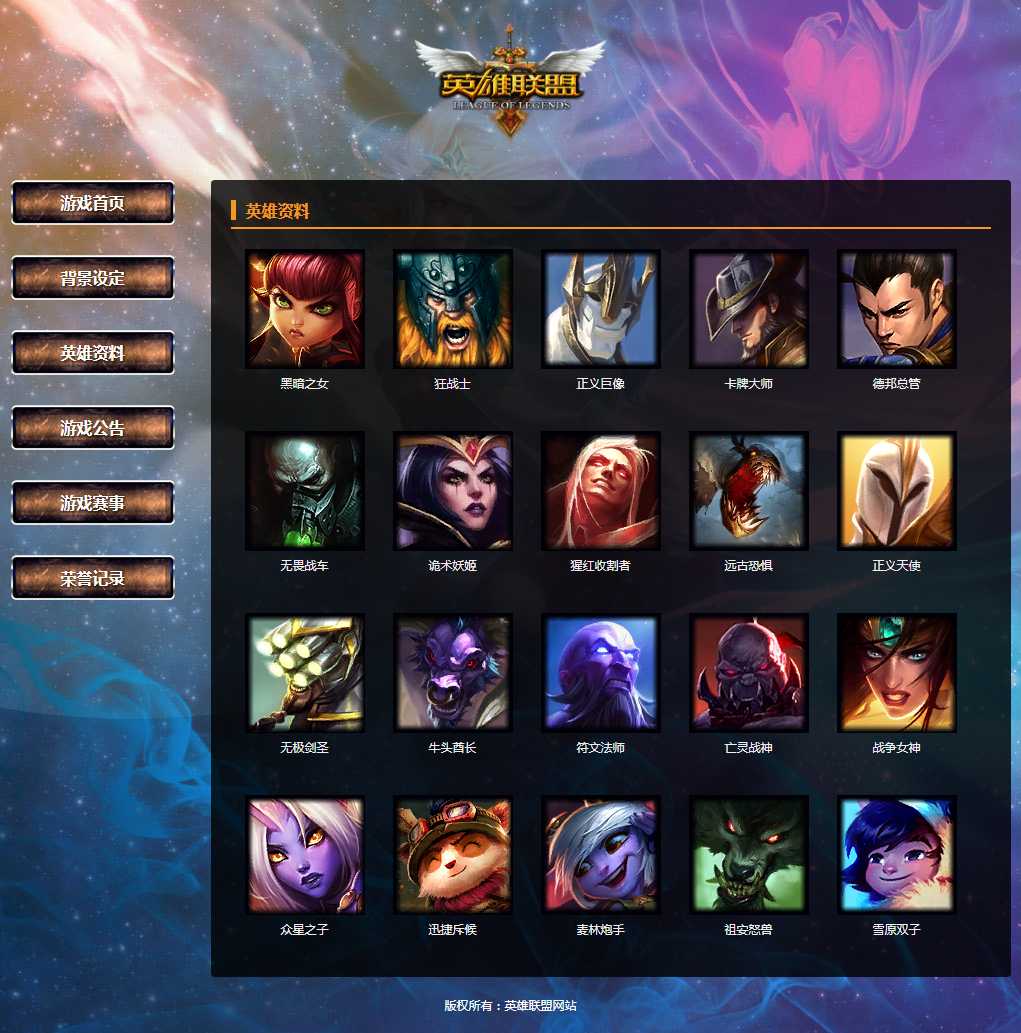Click the 英雄联盟 winged logo
The image size is (1021, 1033).
coord(510,83)
